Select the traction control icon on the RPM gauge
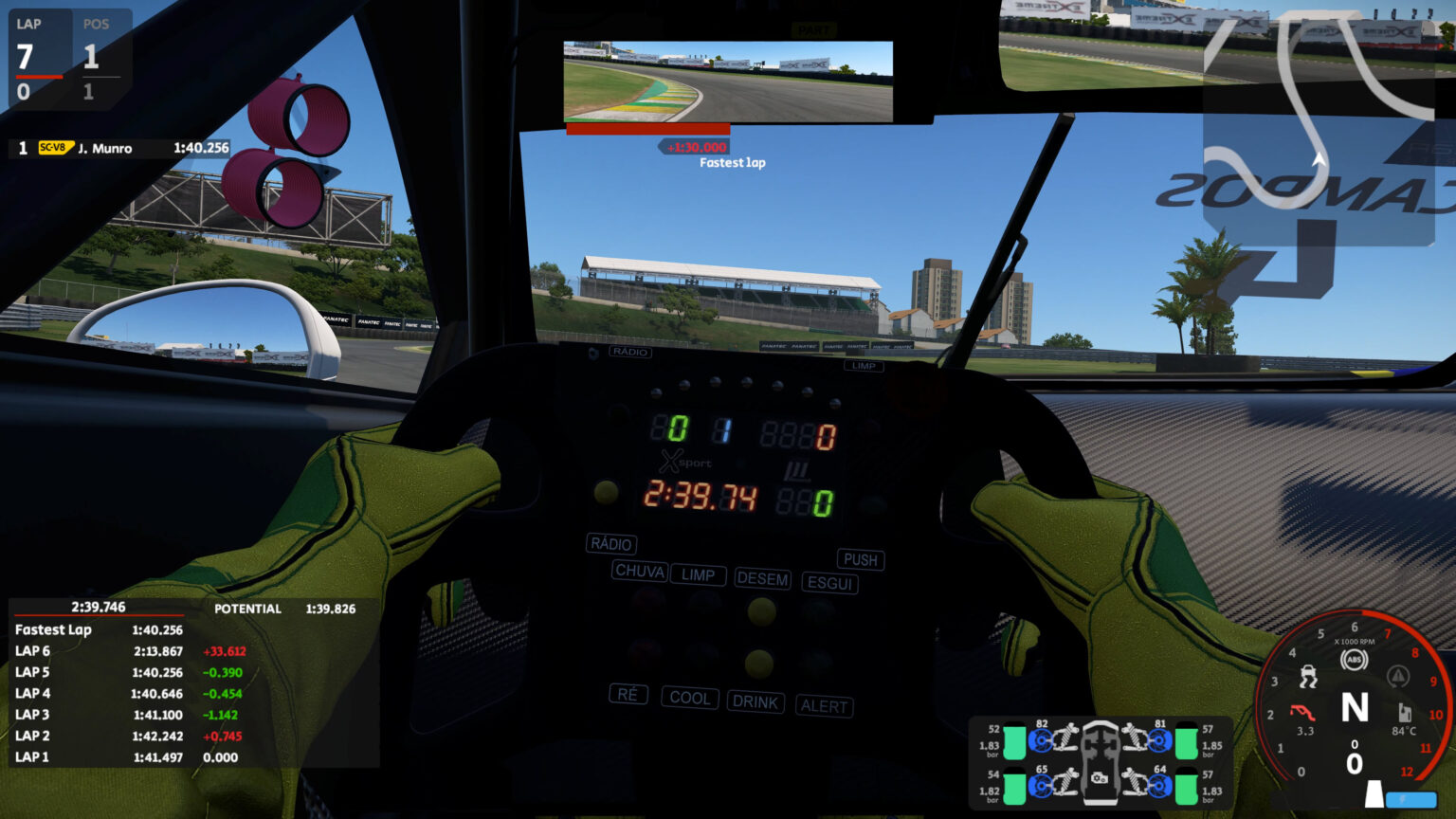Screen dimensions: 1456x819 tap(1310, 676)
